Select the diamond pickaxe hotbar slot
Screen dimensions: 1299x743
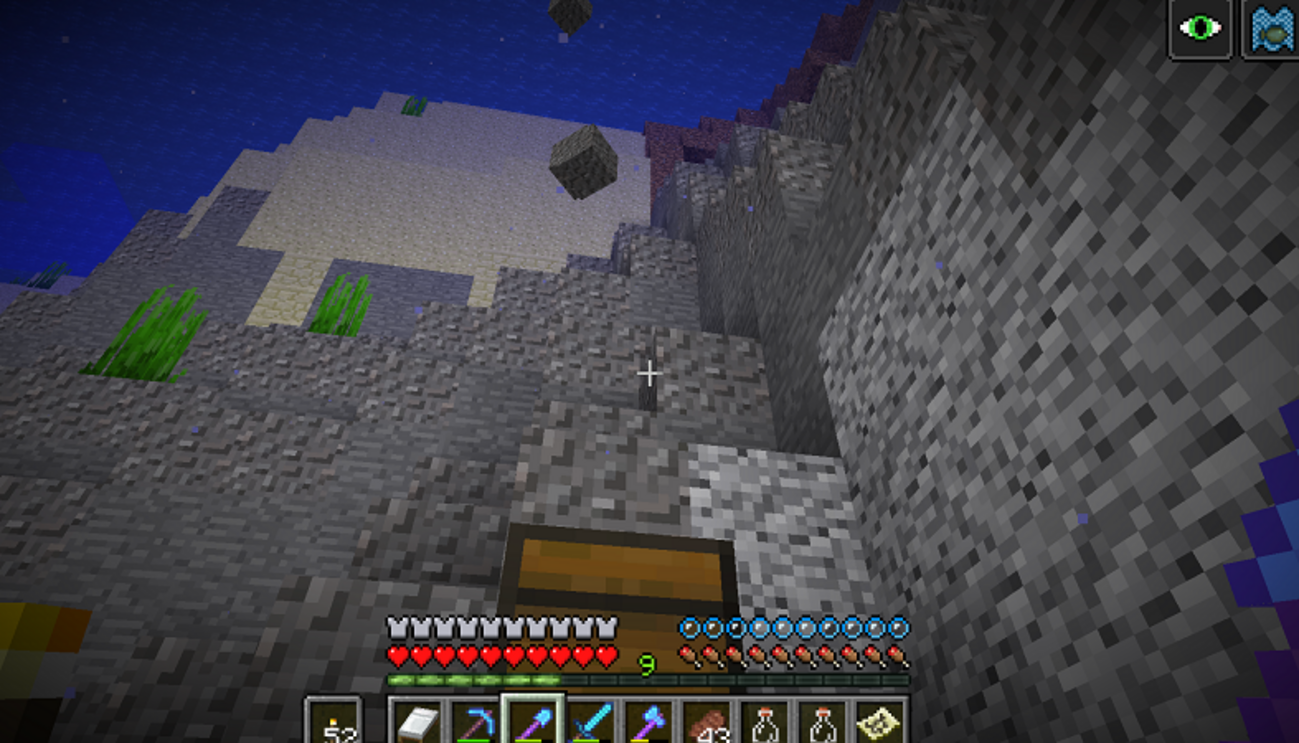click(474, 722)
